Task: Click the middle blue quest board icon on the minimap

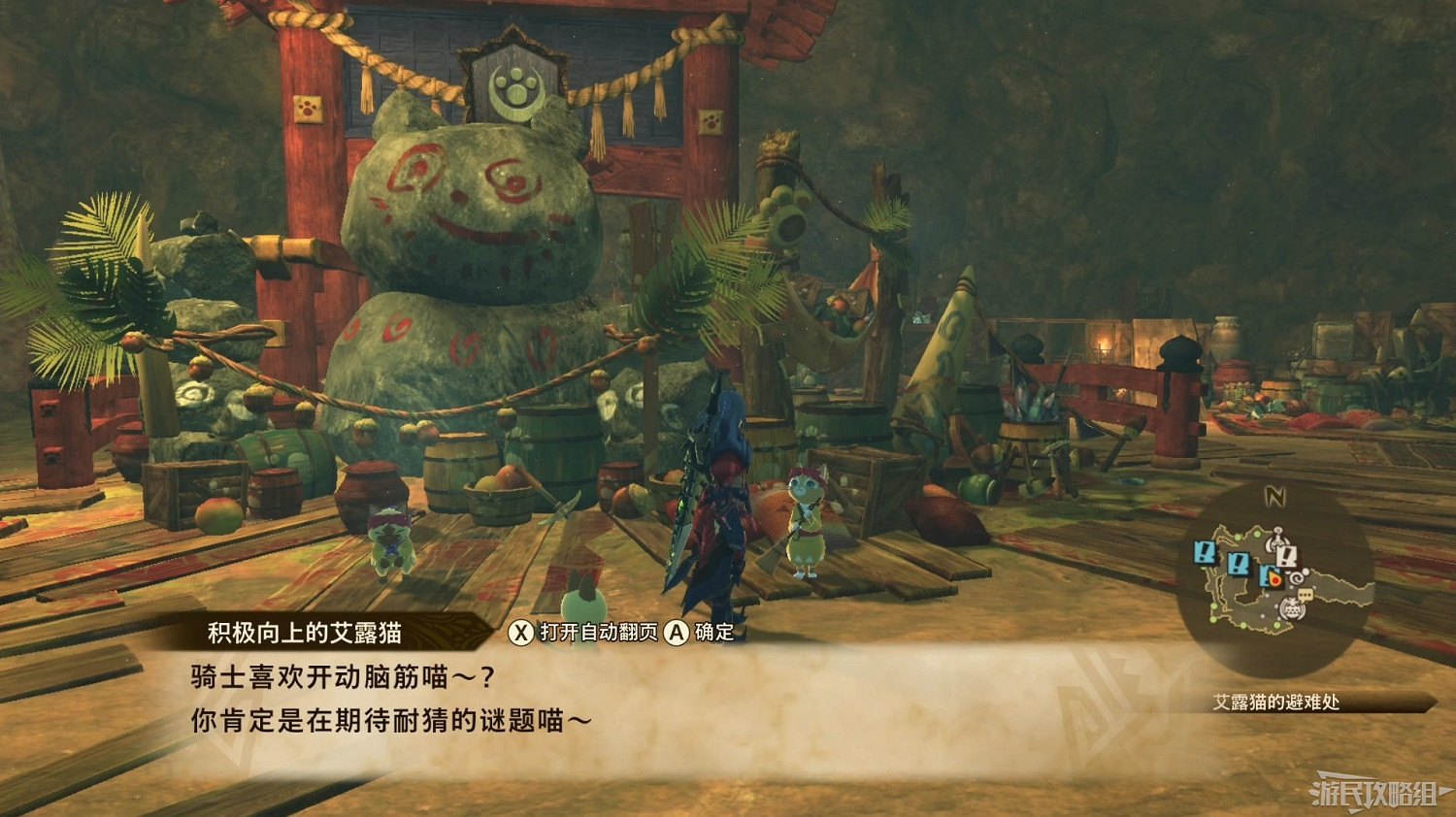Action: coord(1239,563)
